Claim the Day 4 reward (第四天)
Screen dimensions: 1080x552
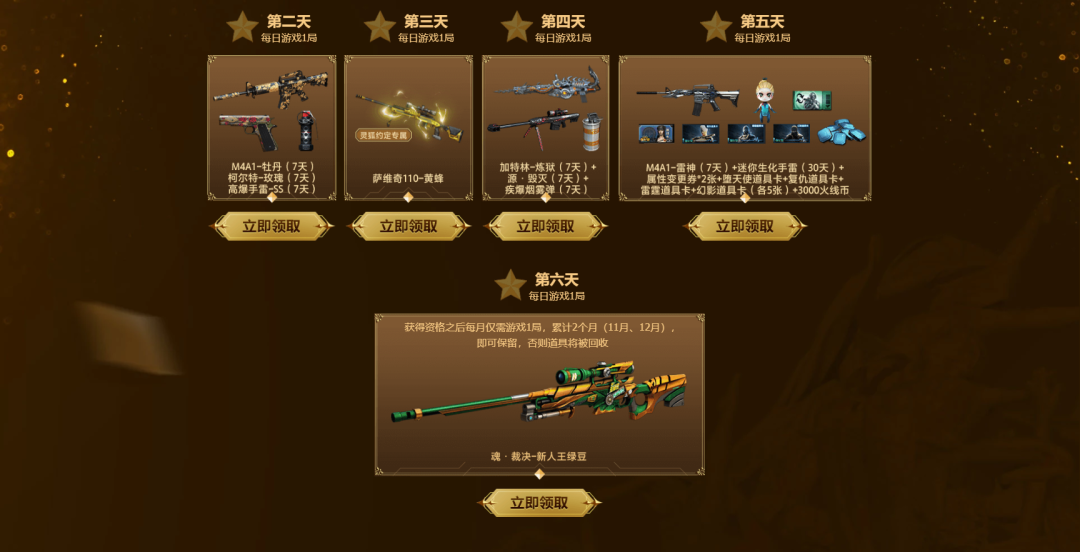[545, 227]
